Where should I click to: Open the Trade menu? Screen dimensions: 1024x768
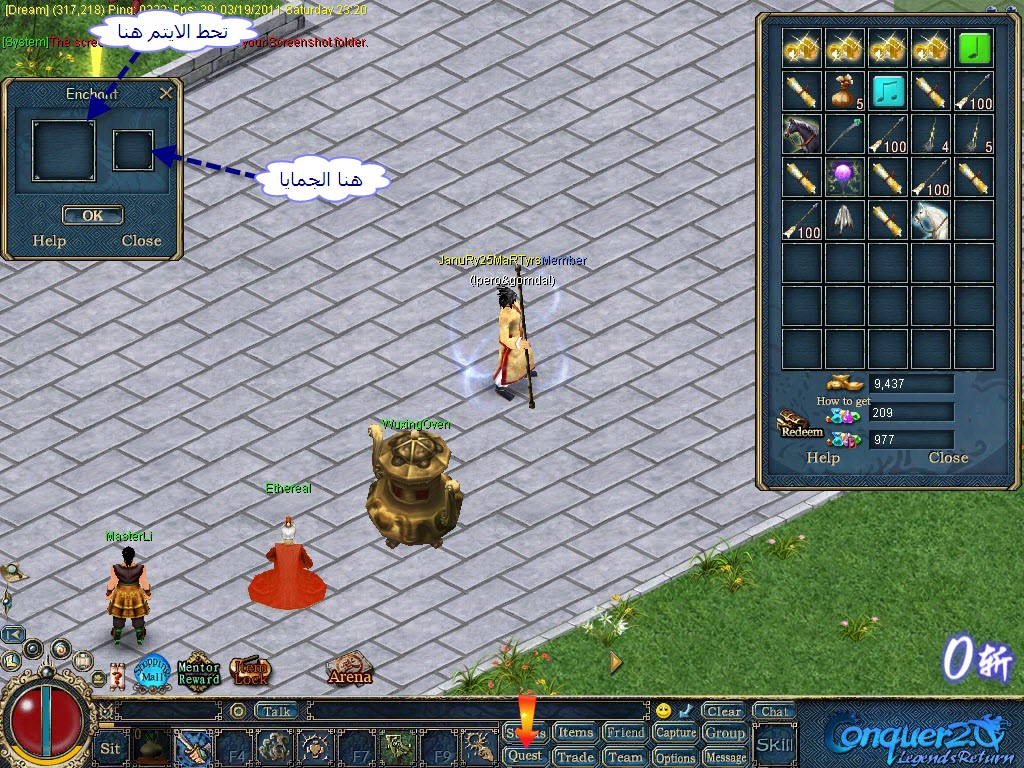tap(575, 757)
